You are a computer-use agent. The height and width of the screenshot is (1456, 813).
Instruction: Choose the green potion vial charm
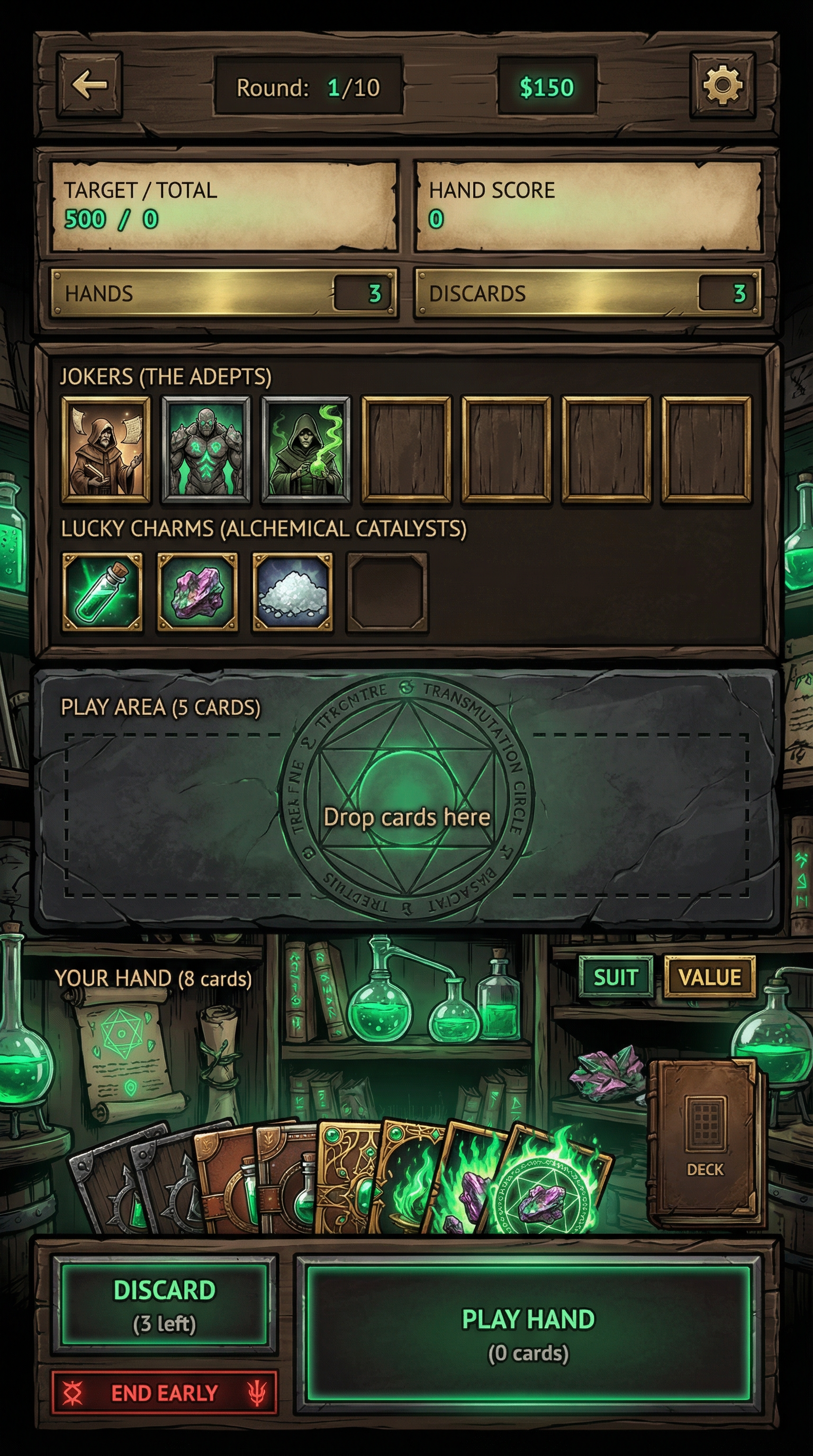pos(102,591)
